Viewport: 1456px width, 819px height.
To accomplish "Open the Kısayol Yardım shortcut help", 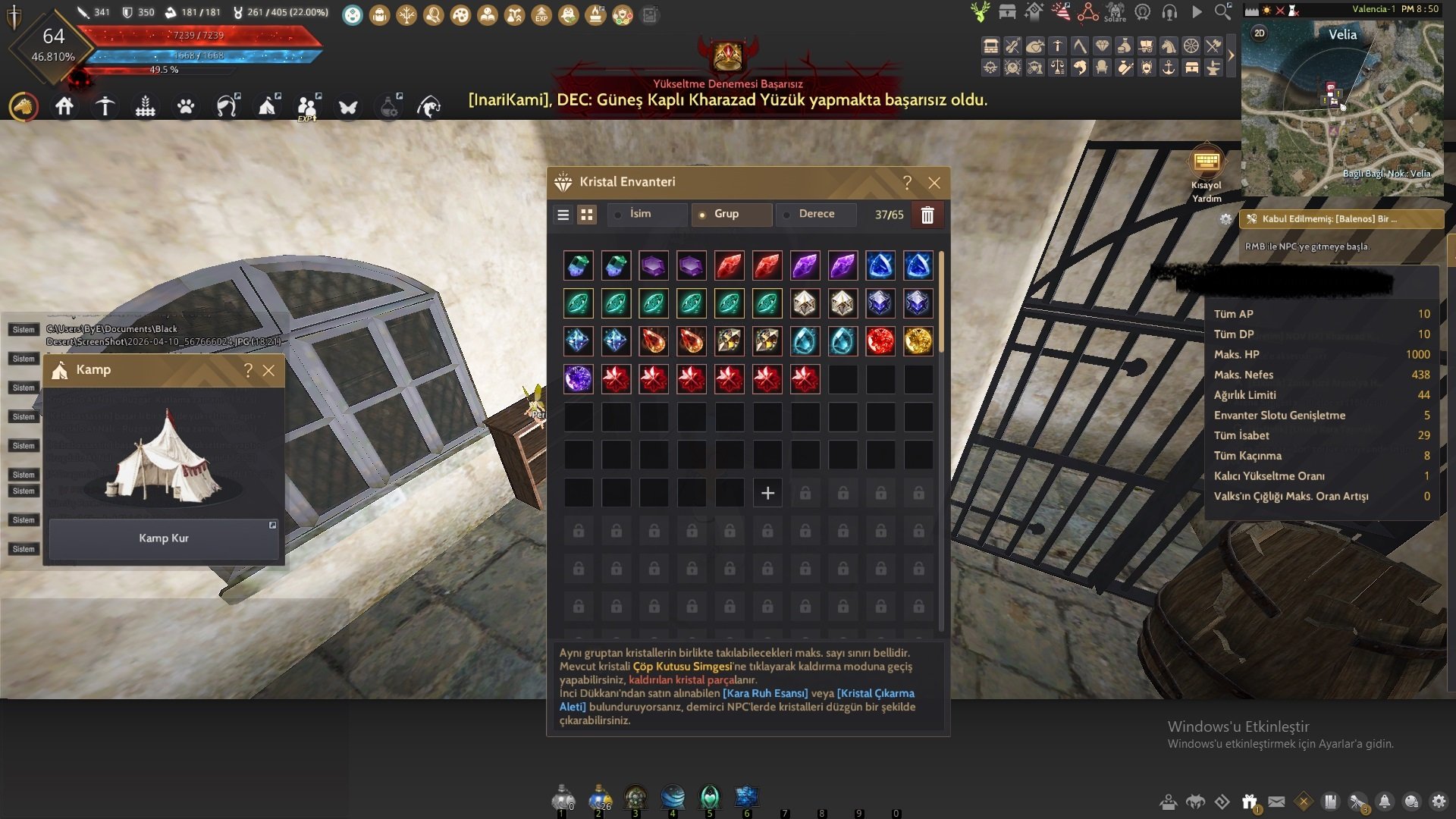I will tap(1207, 162).
